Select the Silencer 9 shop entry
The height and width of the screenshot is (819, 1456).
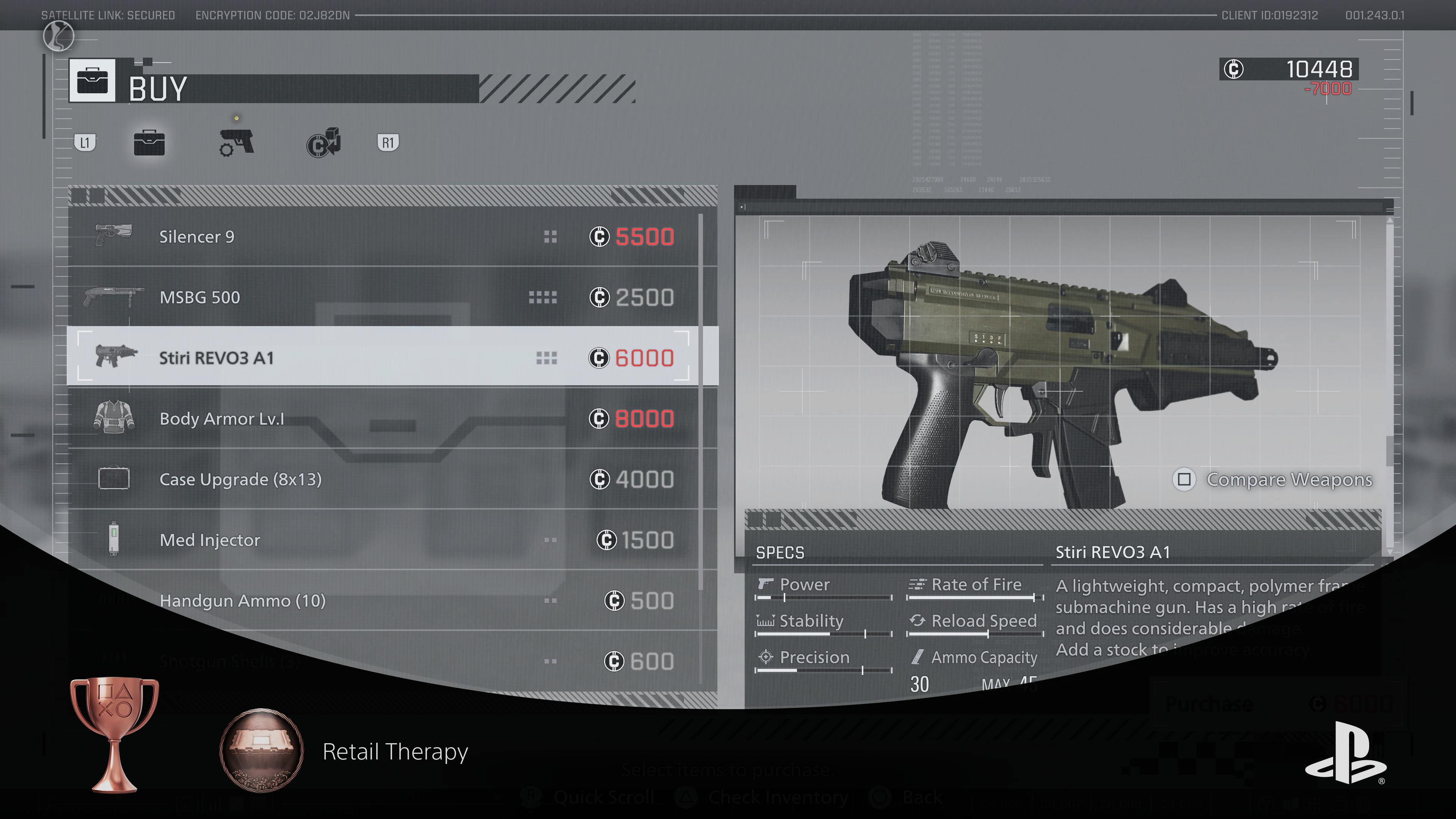click(x=384, y=236)
